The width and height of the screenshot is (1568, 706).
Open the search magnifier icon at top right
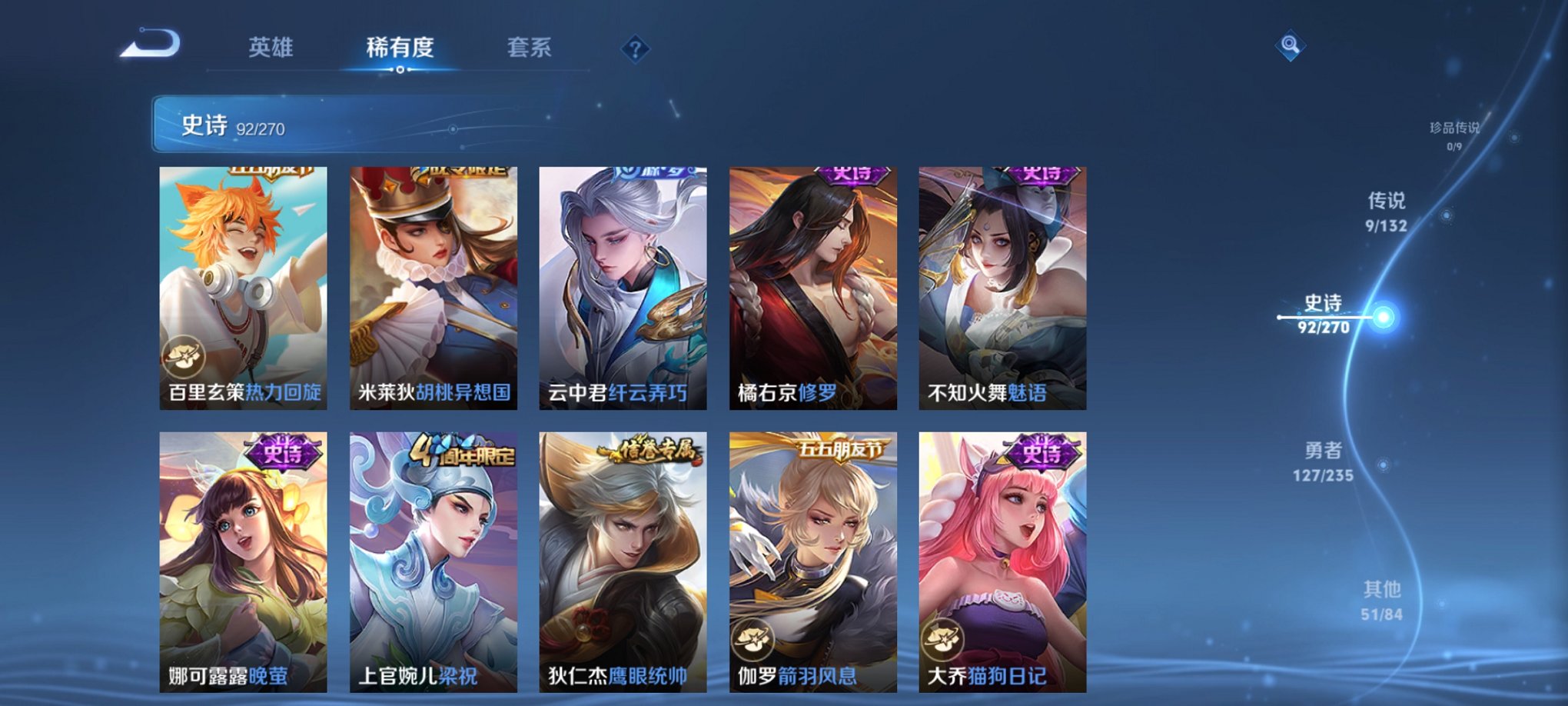click(x=1291, y=45)
